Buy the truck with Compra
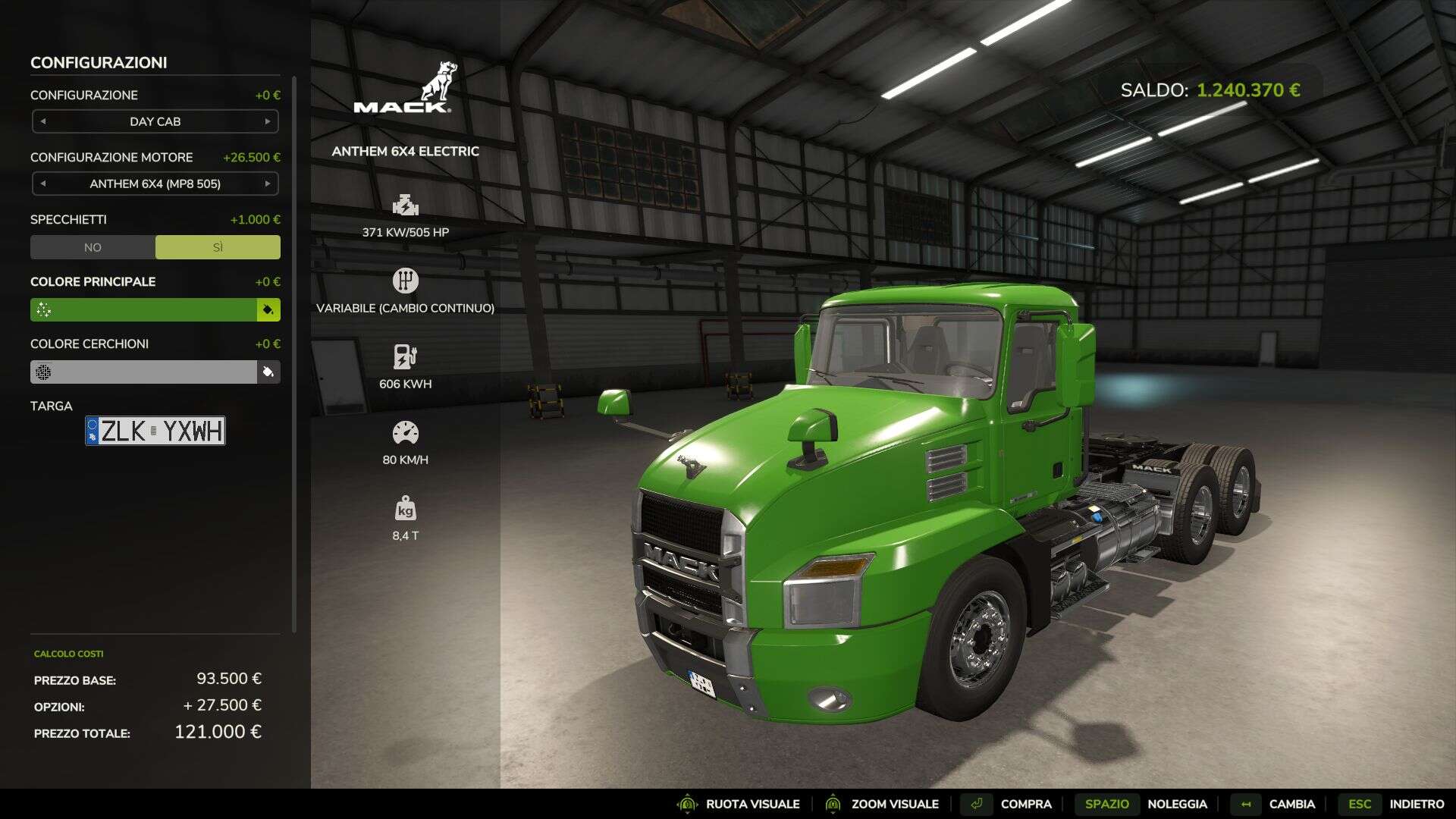The height and width of the screenshot is (819, 1456). pyautogui.click(x=1007, y=804)
